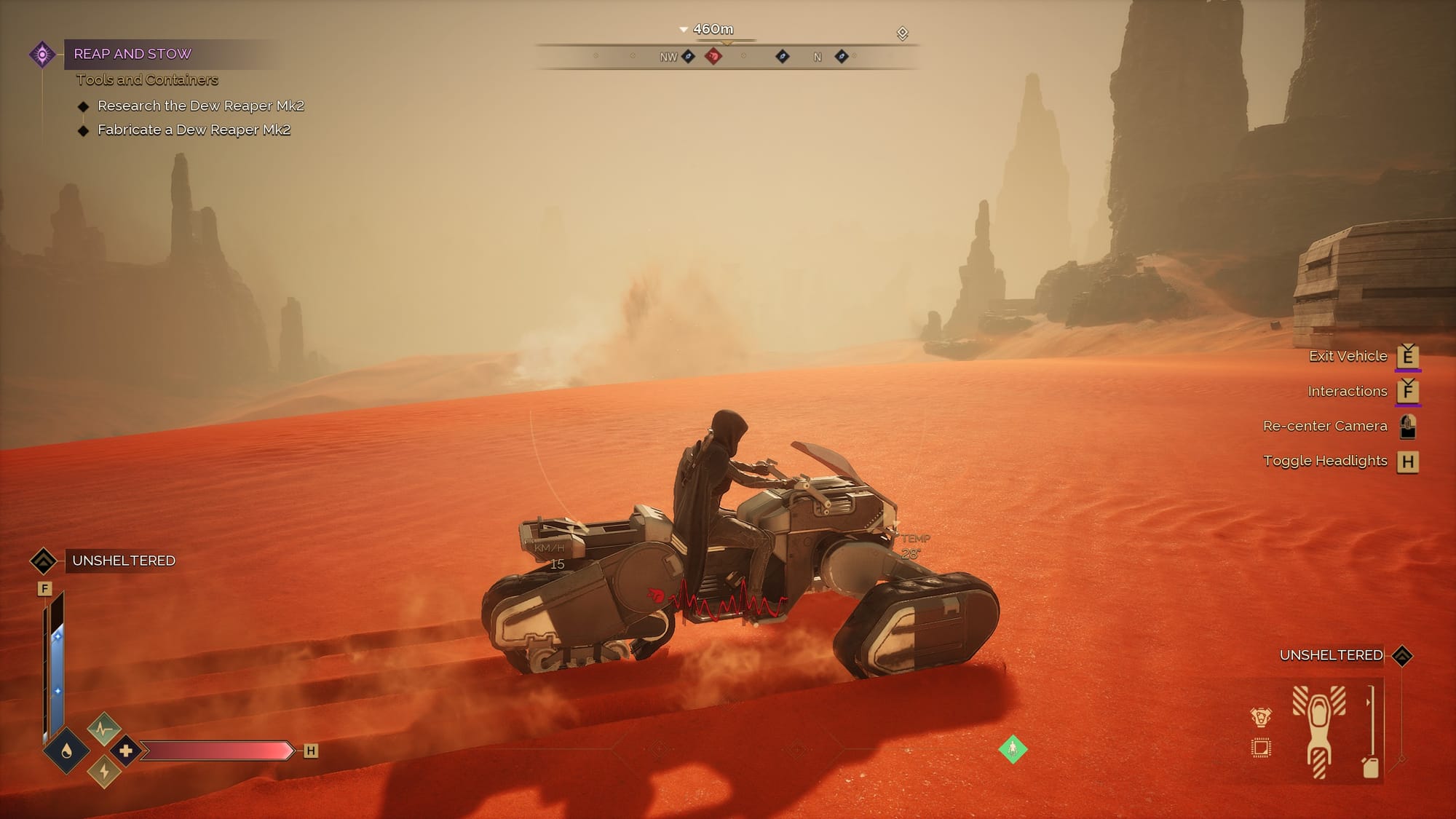Click the red sandworm marker on compass
1456x819 pixels.
point(713,56)
